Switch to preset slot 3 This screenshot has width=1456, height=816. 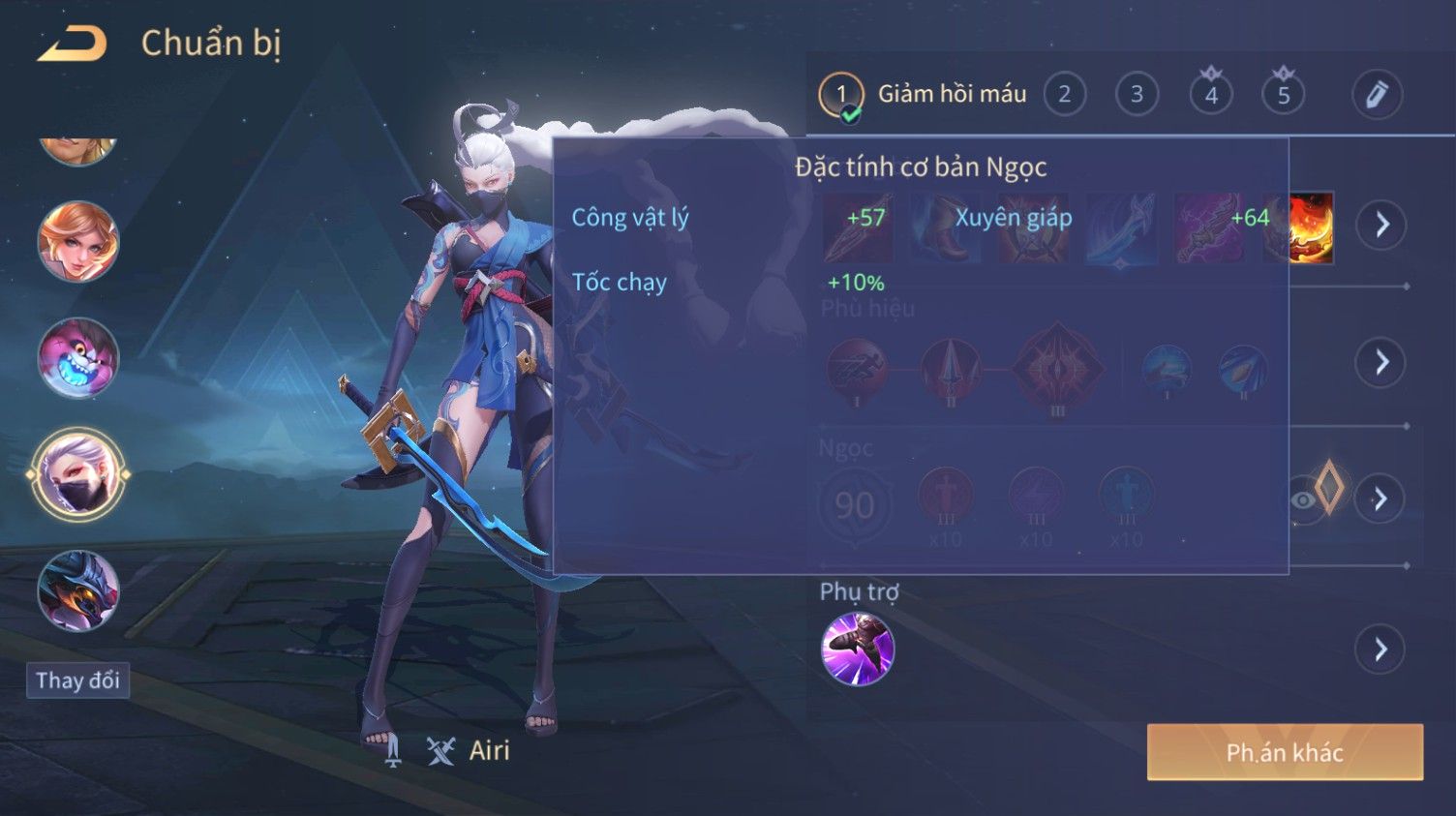coord(1137,95)
